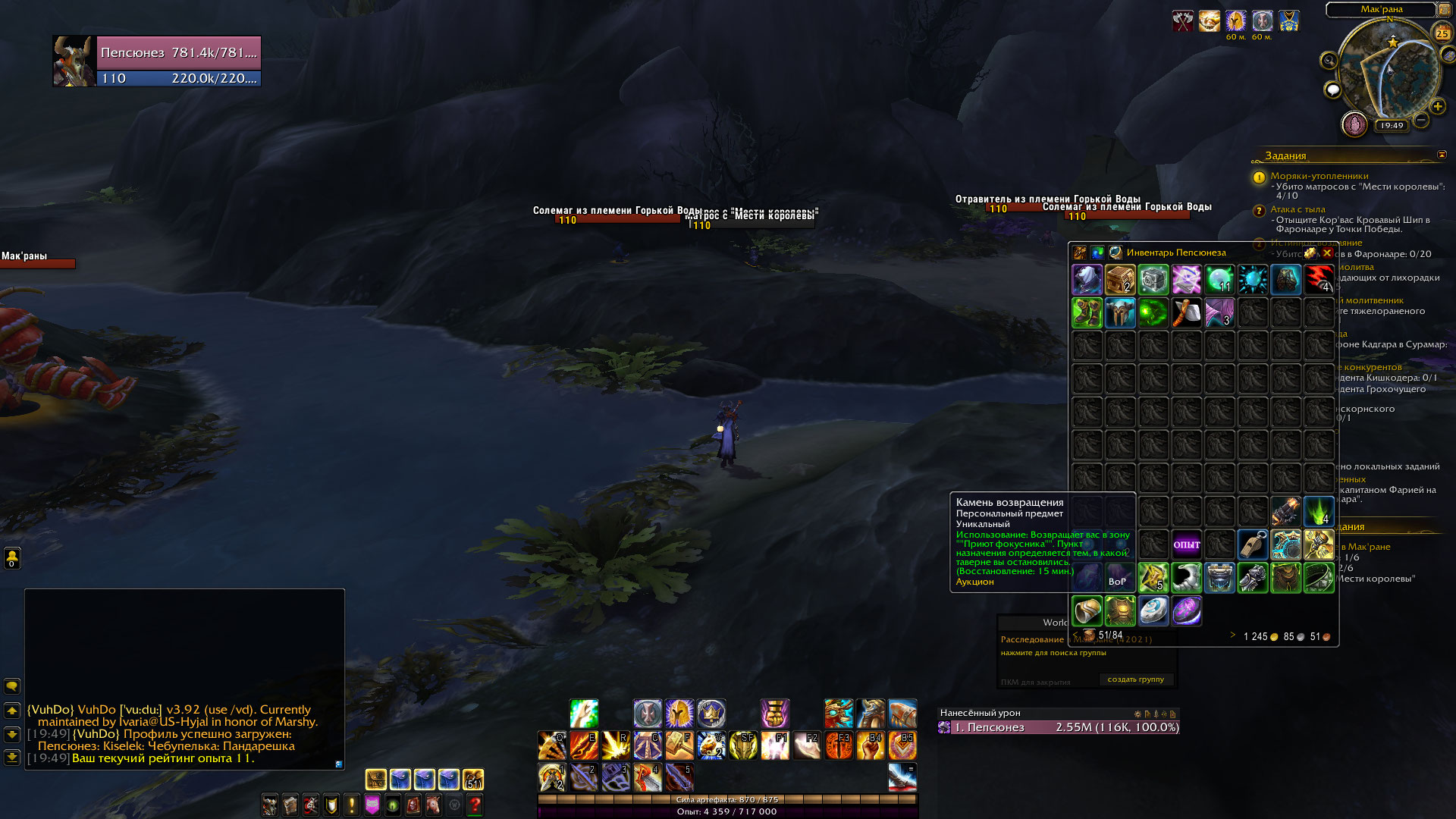Screen dimensions: 1456x819
Task: Zoom out the minimap with minus button
Action: click(1421, 120)
